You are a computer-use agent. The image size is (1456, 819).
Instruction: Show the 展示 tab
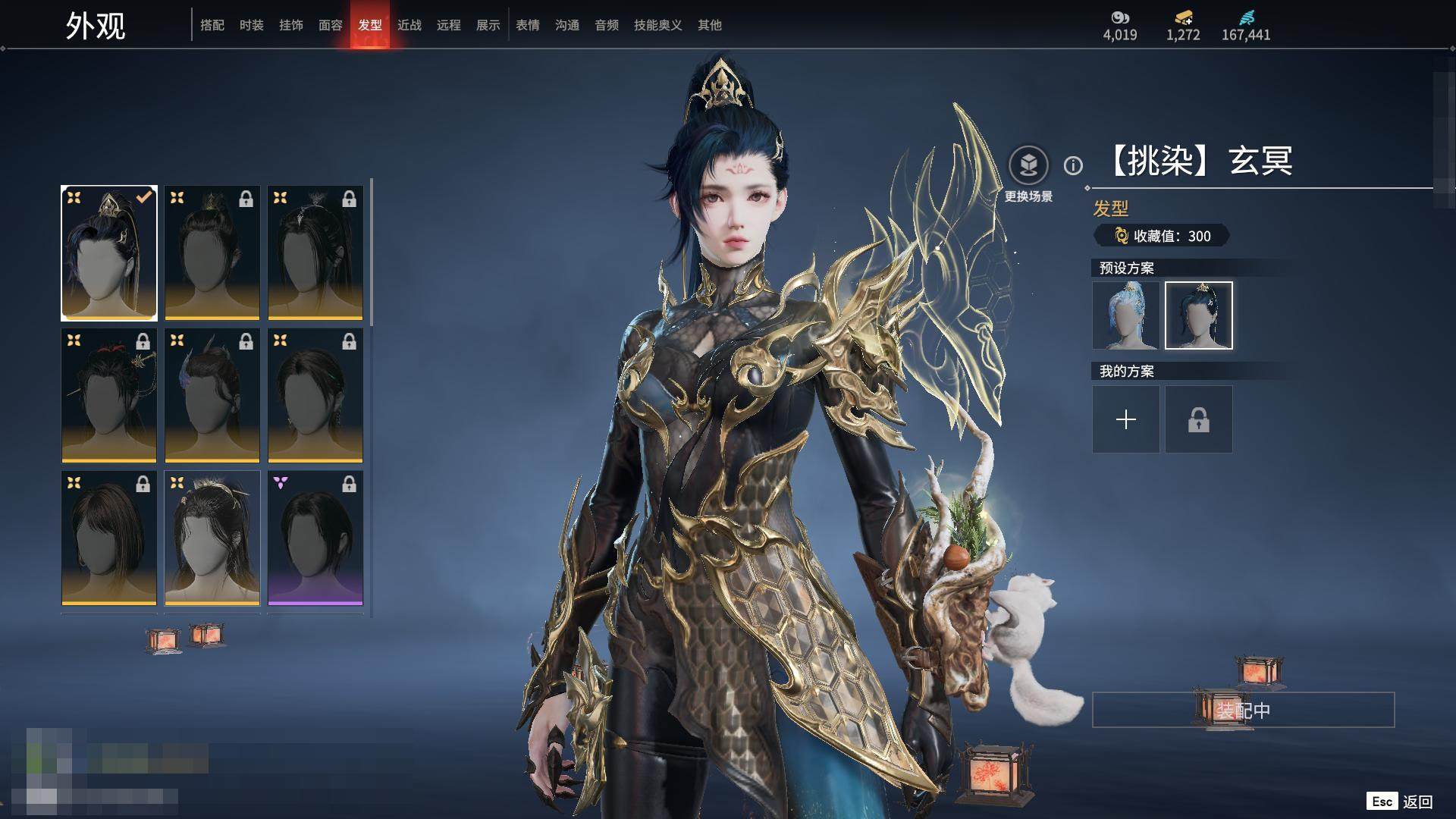pos(488,25)
